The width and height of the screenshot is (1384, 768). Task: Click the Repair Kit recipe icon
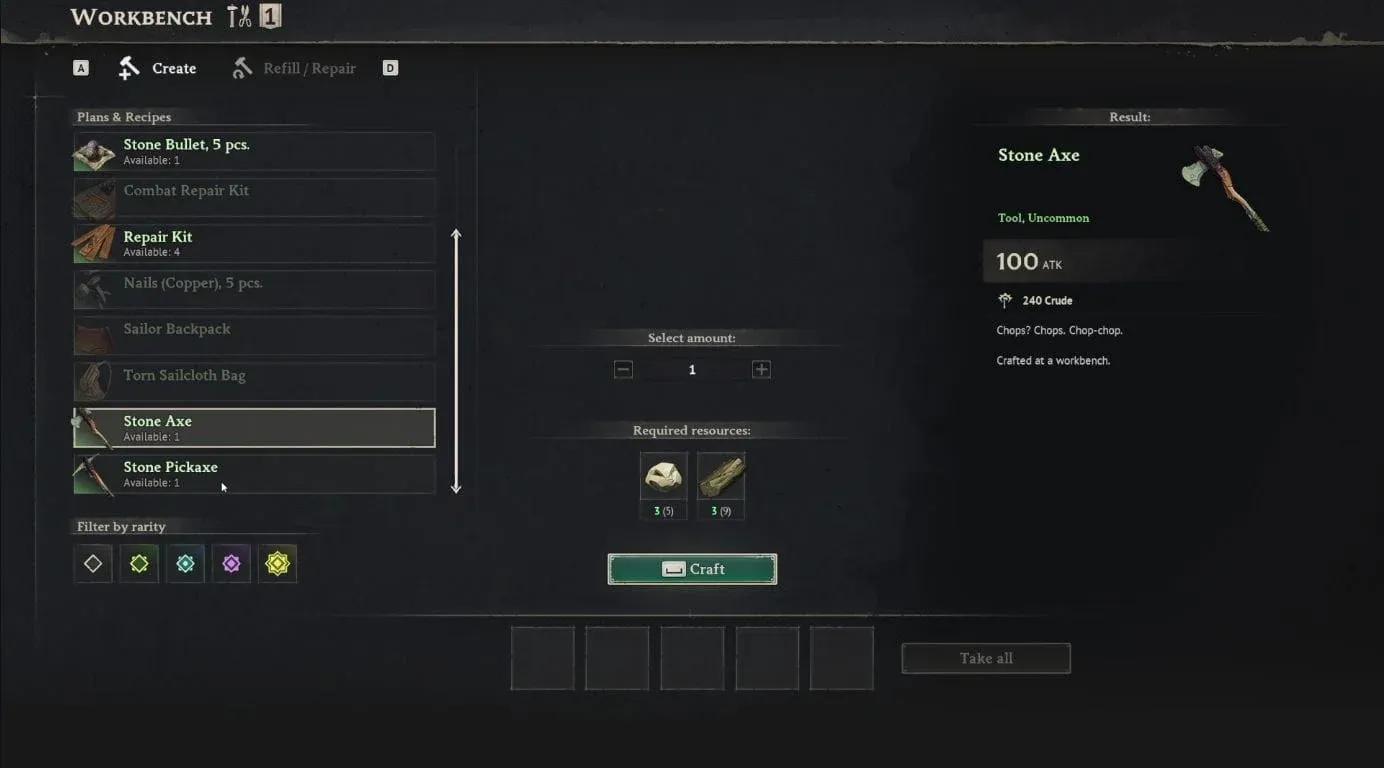pyautogui.click(x=93, y=242)
